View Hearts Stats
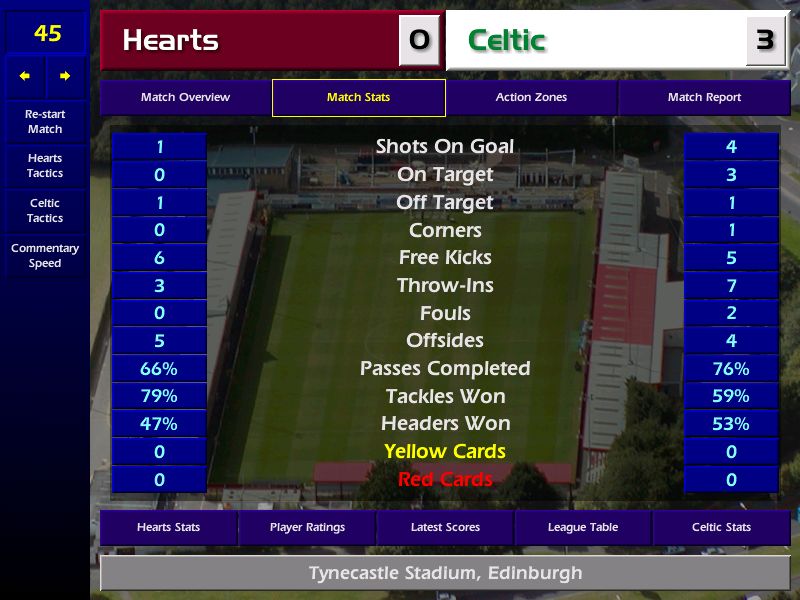 168,527
